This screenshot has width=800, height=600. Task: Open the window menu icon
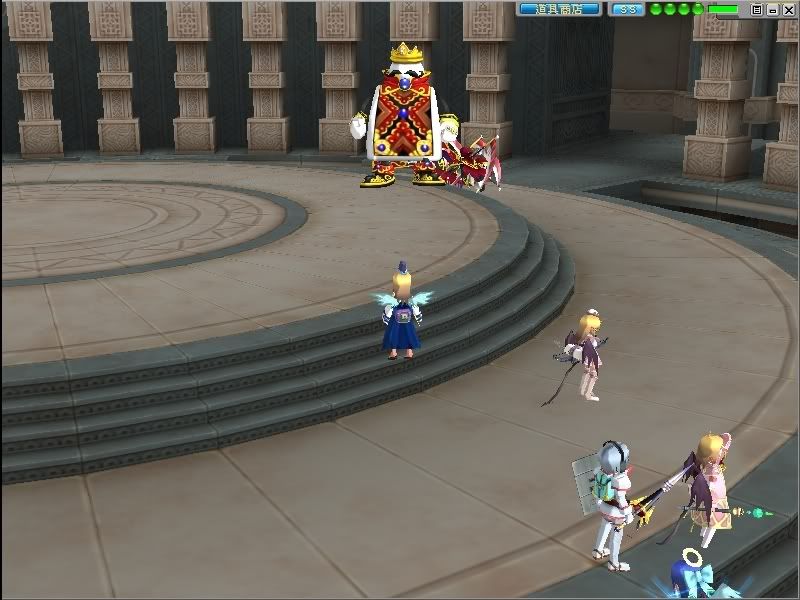757,9
